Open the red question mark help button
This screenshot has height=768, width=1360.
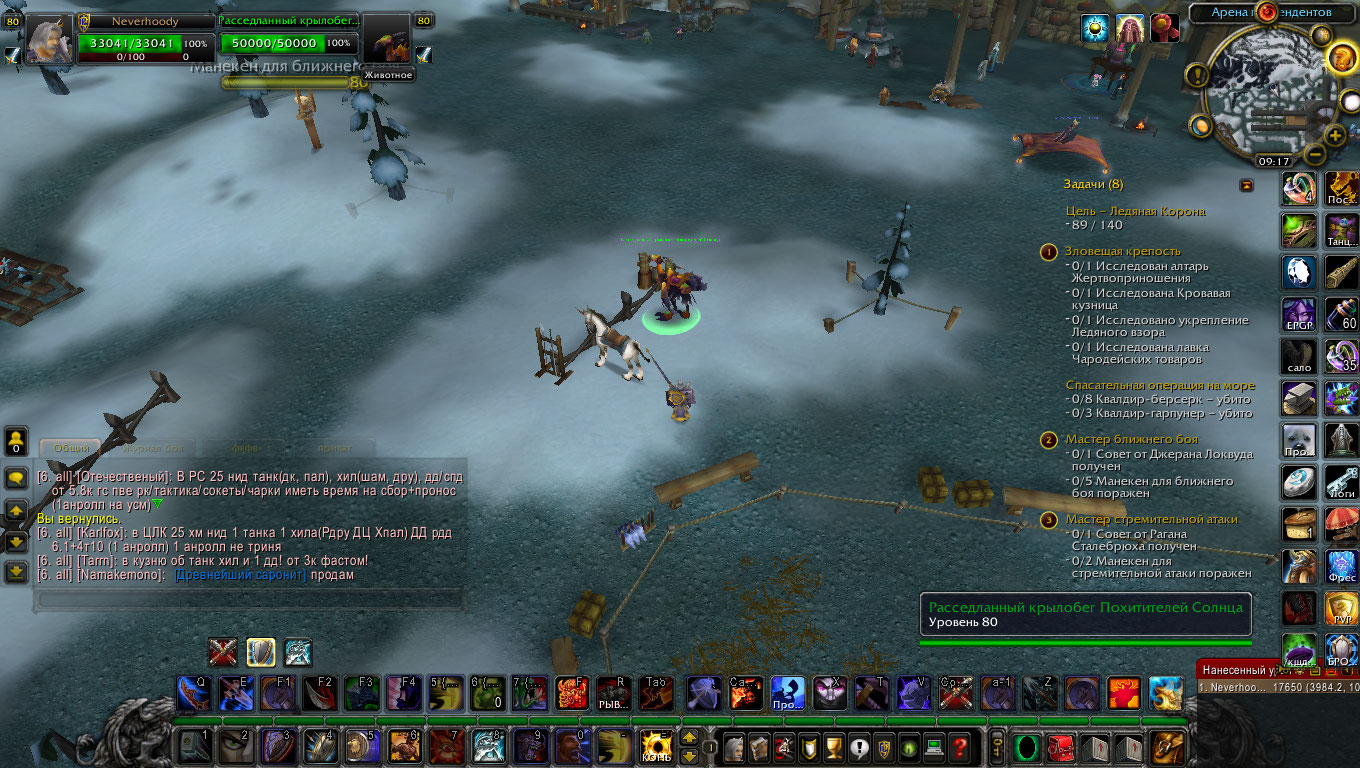pos(959,746)
